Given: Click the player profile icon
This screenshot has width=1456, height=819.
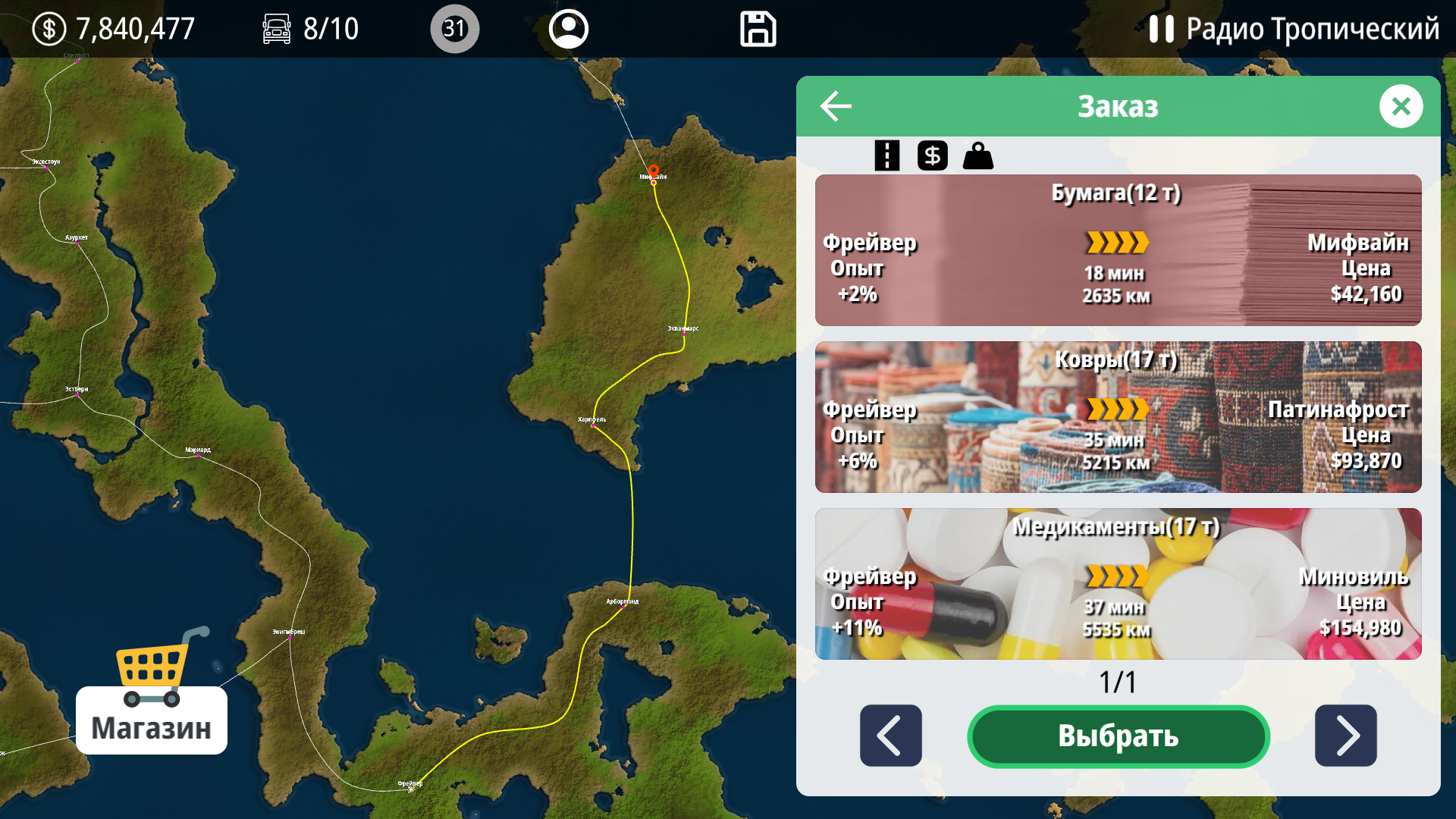Looking at the screenshot, I should [568, 29].
